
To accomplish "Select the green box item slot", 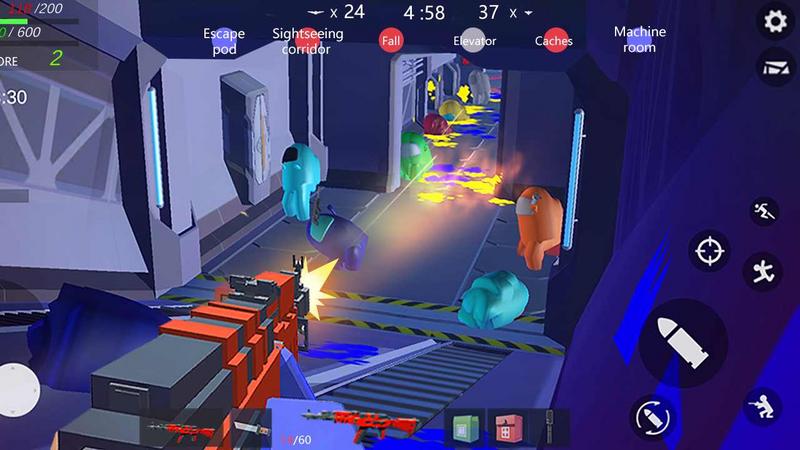I will click(463, 428).
